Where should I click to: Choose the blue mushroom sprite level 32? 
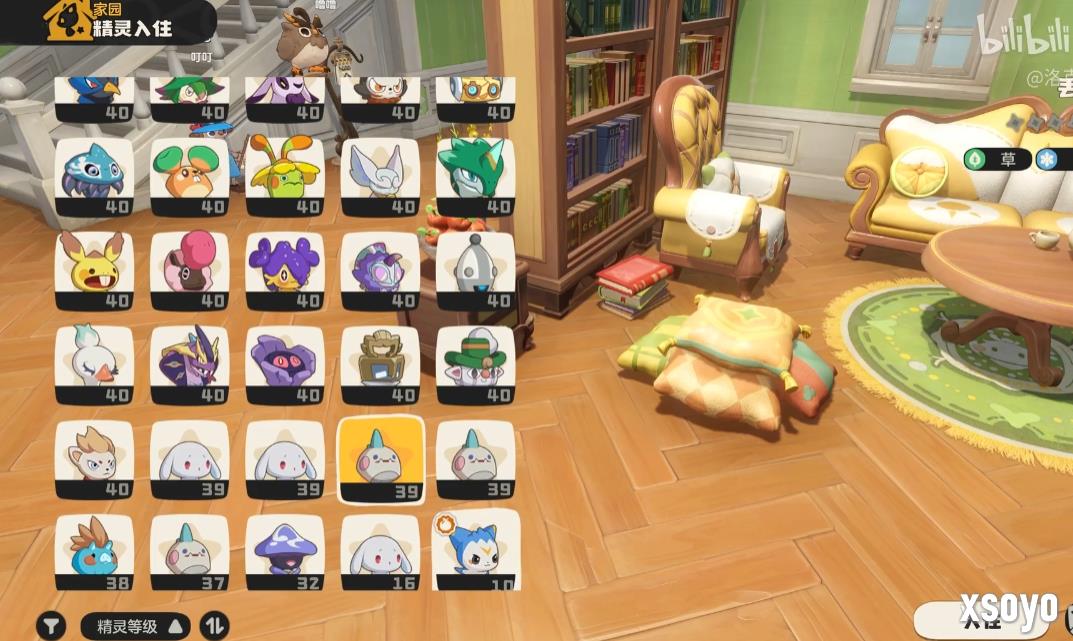click(x=284, y=552)
